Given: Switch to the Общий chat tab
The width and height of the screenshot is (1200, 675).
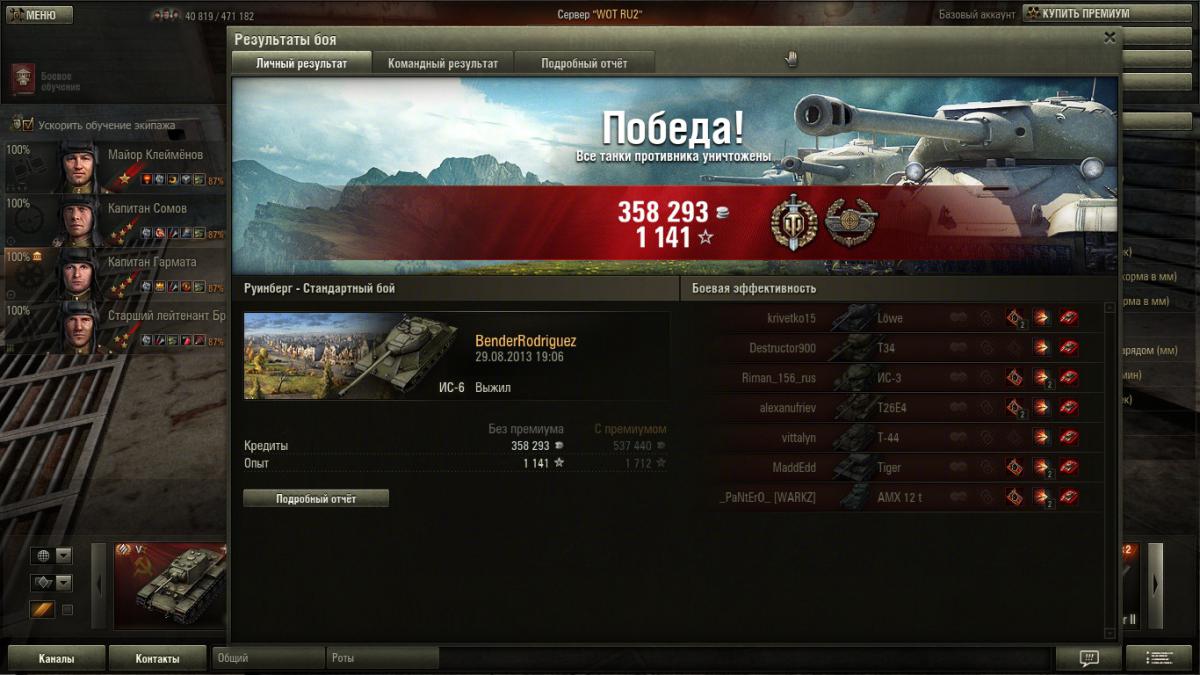Looking at the screenshot, I should (x=268, y=659).
